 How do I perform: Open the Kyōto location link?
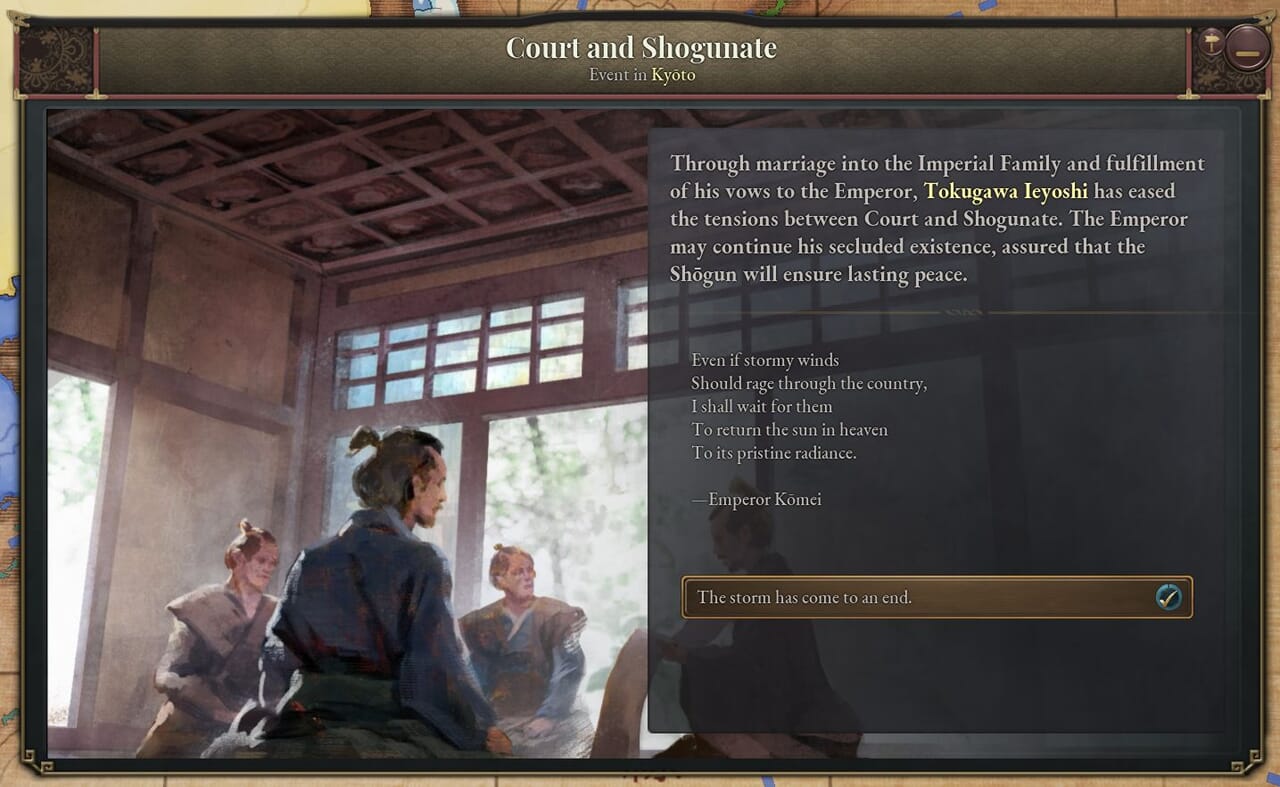coord(673,75)
